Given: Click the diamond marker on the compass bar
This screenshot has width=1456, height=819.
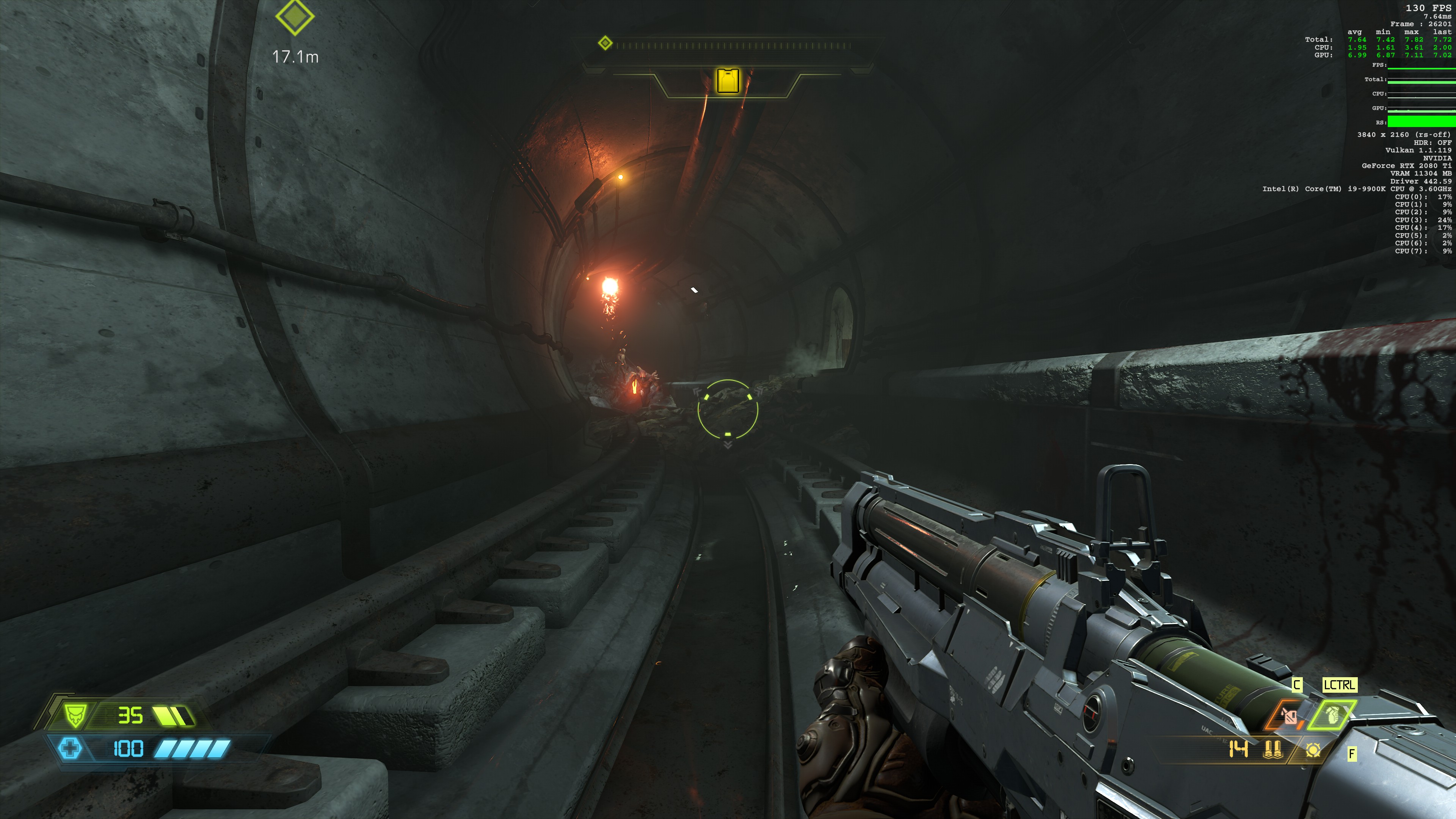Looking at the screenshot, I should tap(606, 43).
